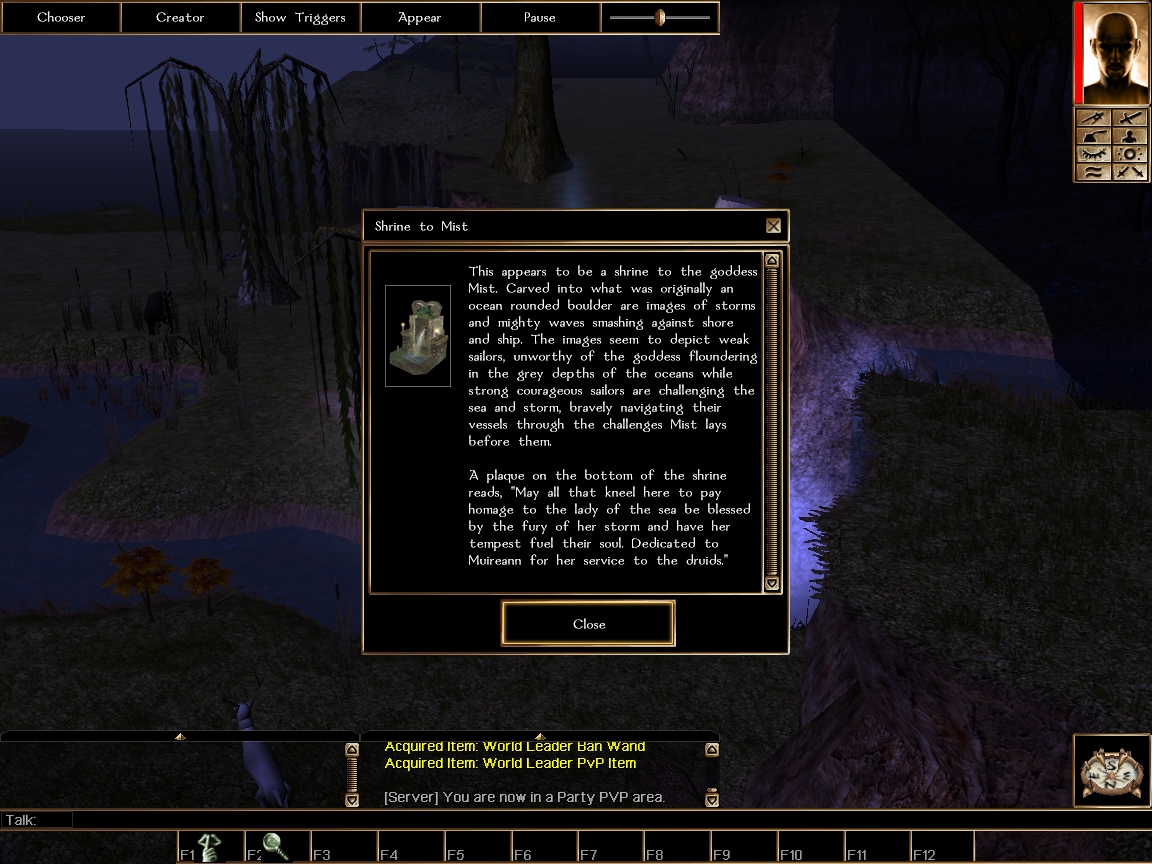Screen dimensions: 1152x864
Task: Click the closed eye icon under the portrait
Action: pyautogui.click(x=1093, y=154)
